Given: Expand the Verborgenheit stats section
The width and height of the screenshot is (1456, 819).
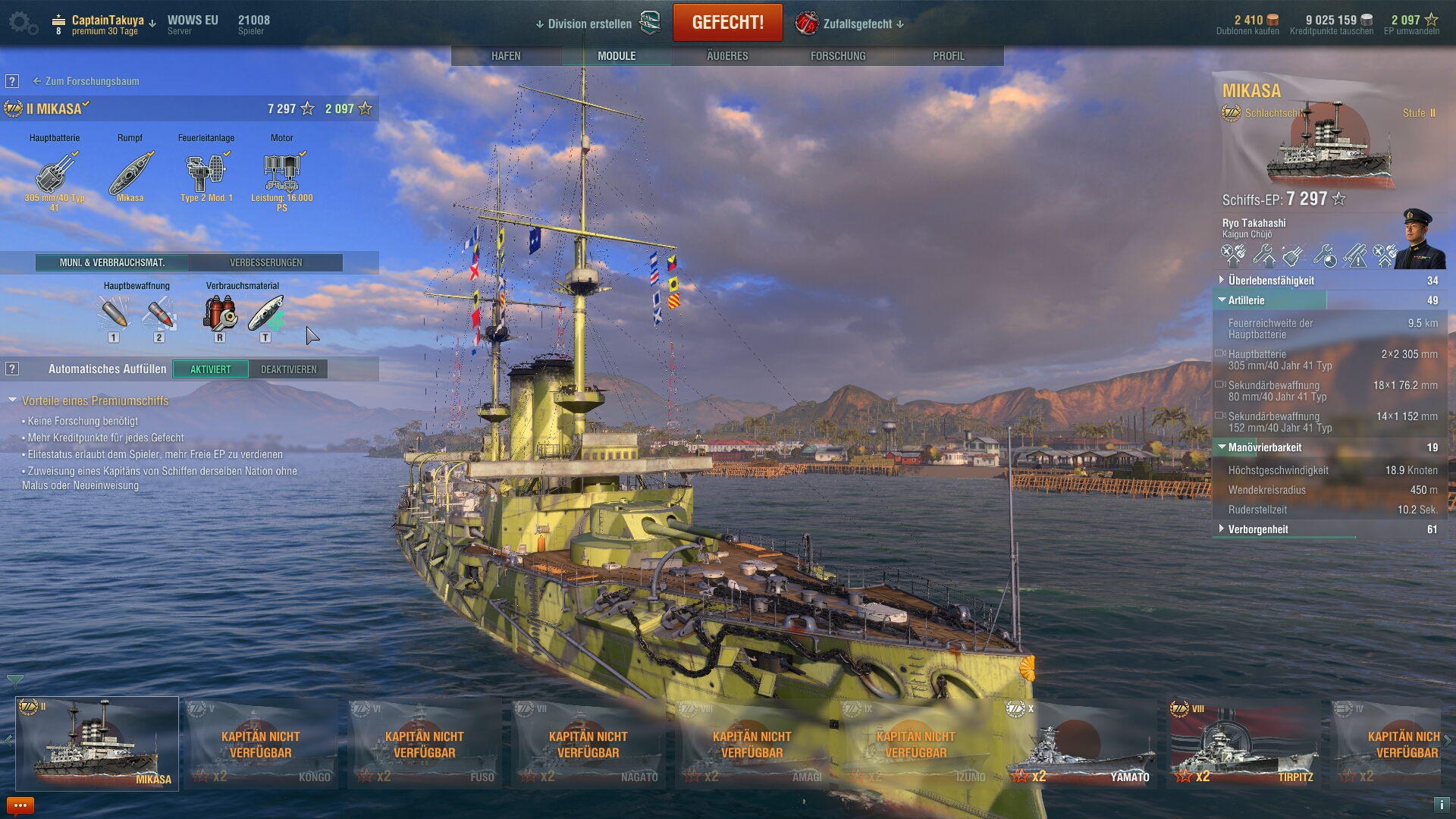Looking at the screenshot, I should 1258,529.
